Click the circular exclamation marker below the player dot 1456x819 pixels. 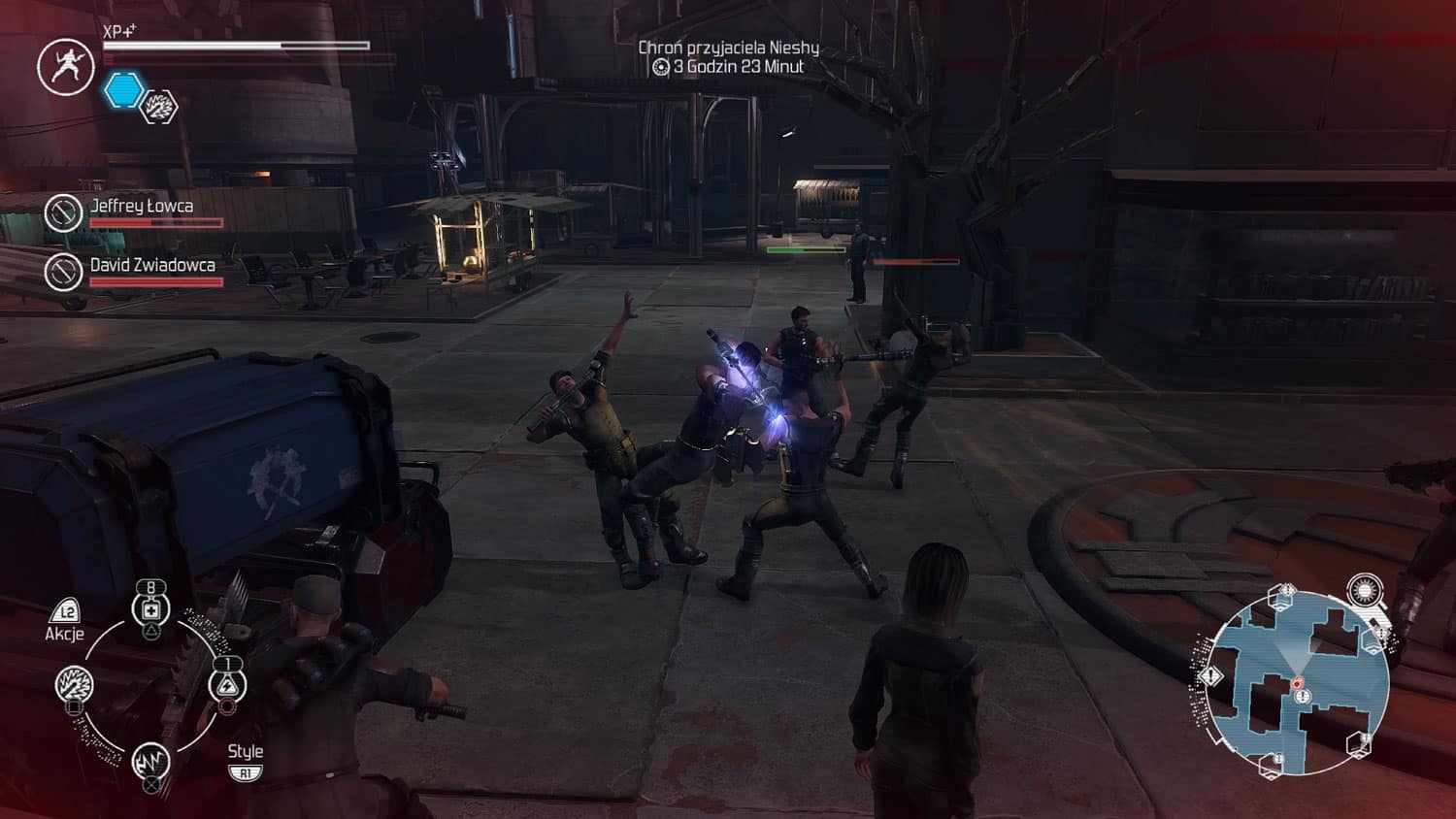point(1303,697)
